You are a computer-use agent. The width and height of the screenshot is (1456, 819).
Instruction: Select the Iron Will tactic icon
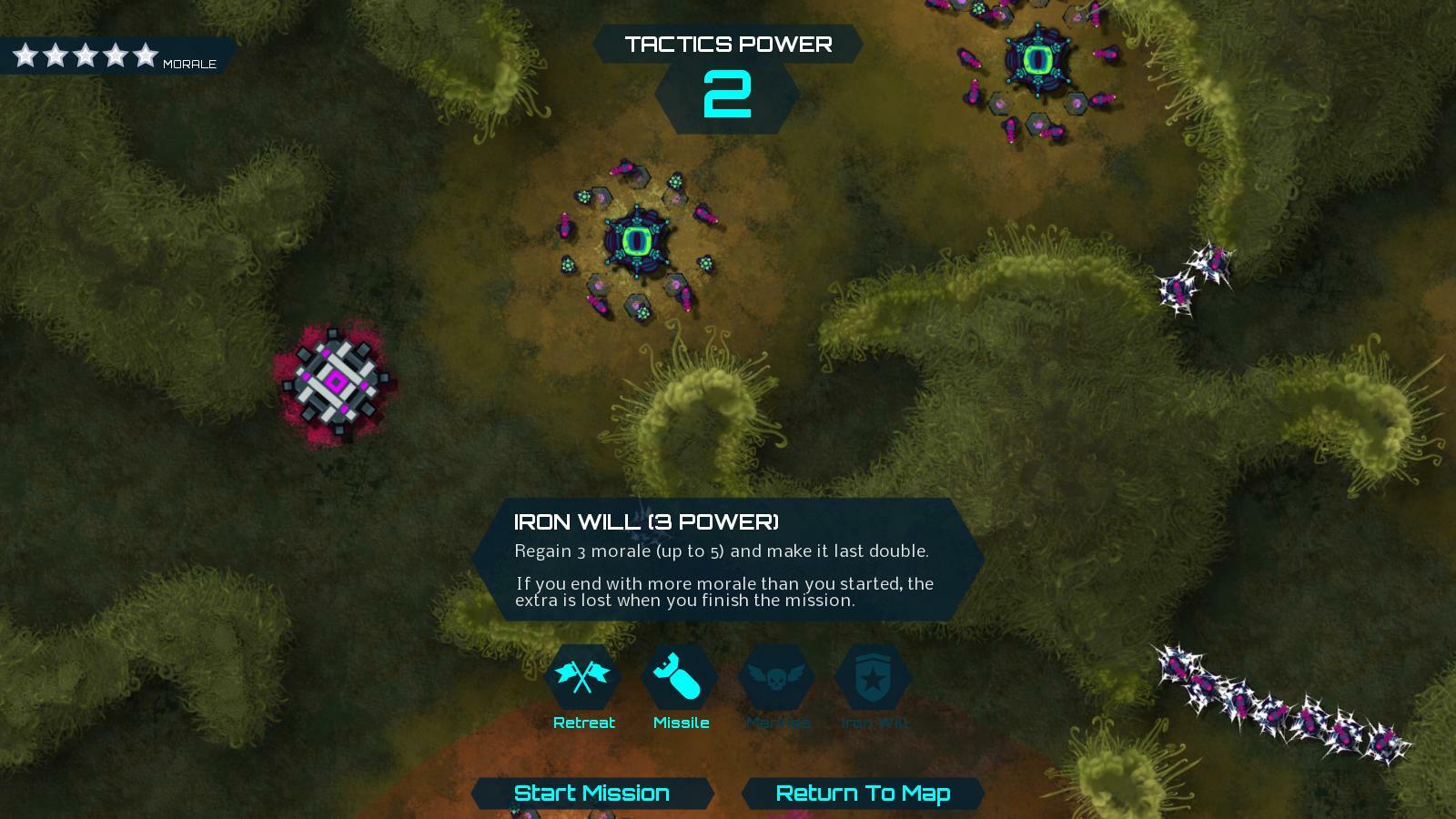click(875, 675)
